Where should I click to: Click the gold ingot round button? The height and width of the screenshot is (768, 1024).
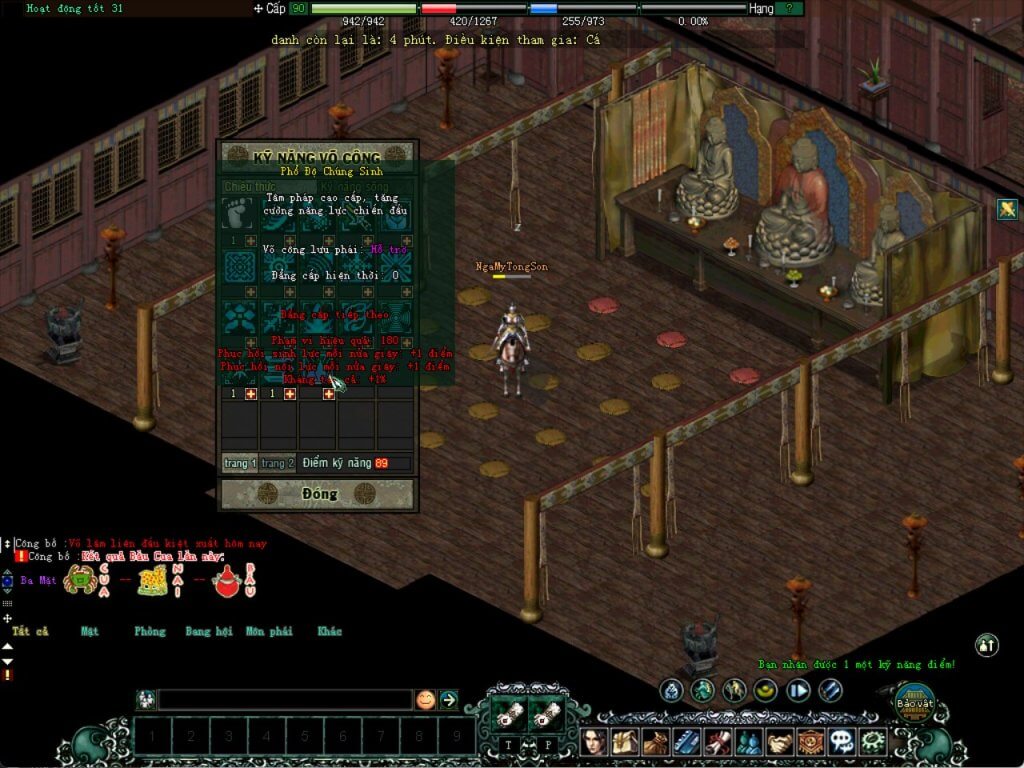pyautogui.click(x=765, y=690)
